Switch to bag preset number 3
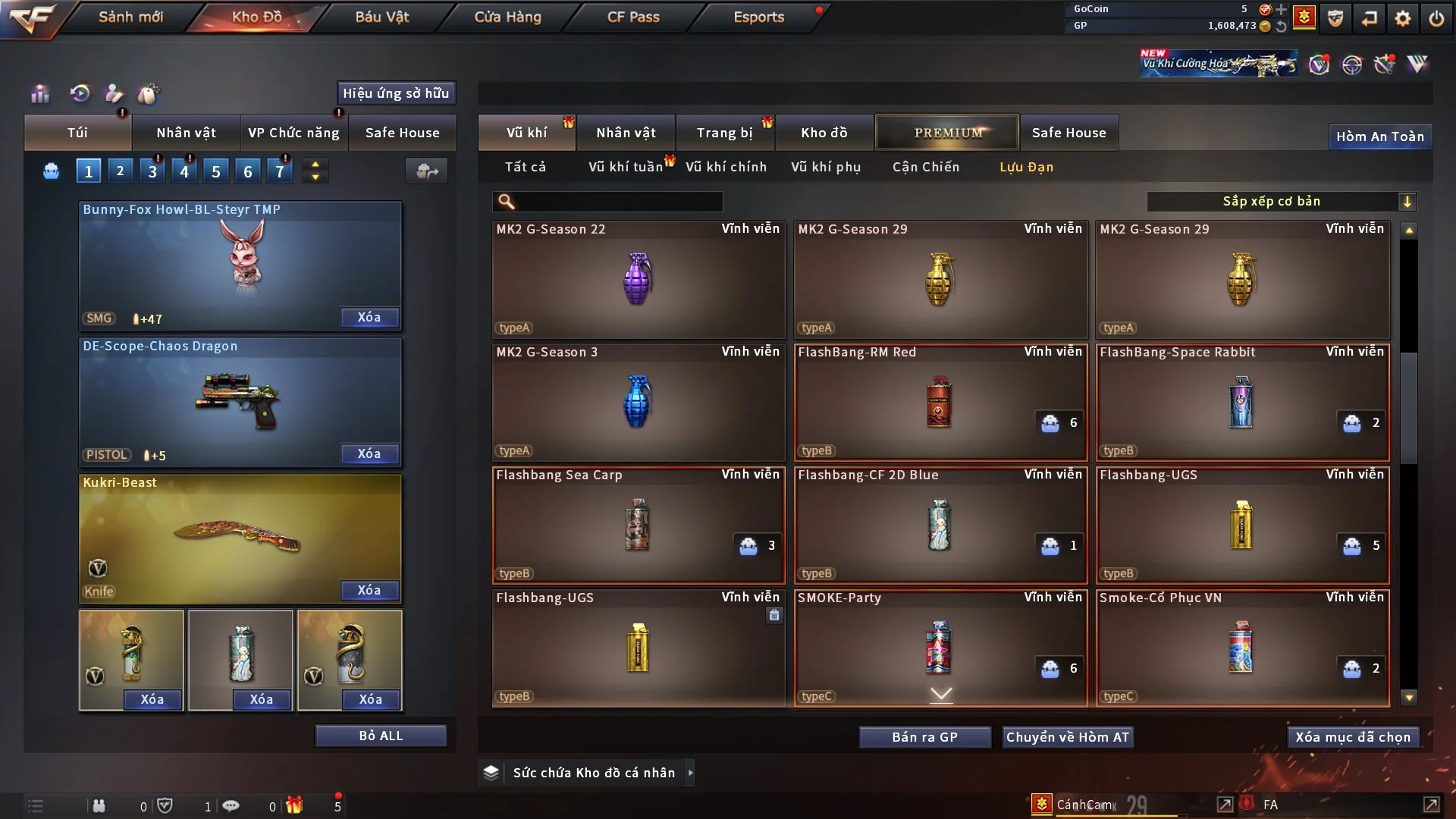 coord(152,171)
